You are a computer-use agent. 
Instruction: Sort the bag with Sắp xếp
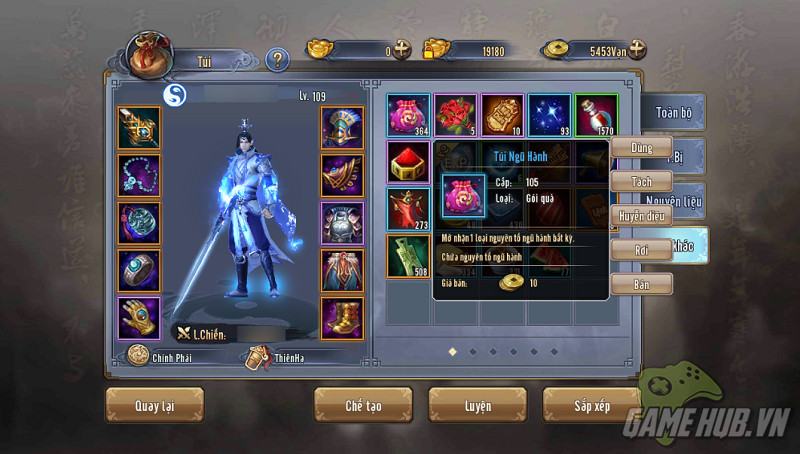(x=591, y=406)
